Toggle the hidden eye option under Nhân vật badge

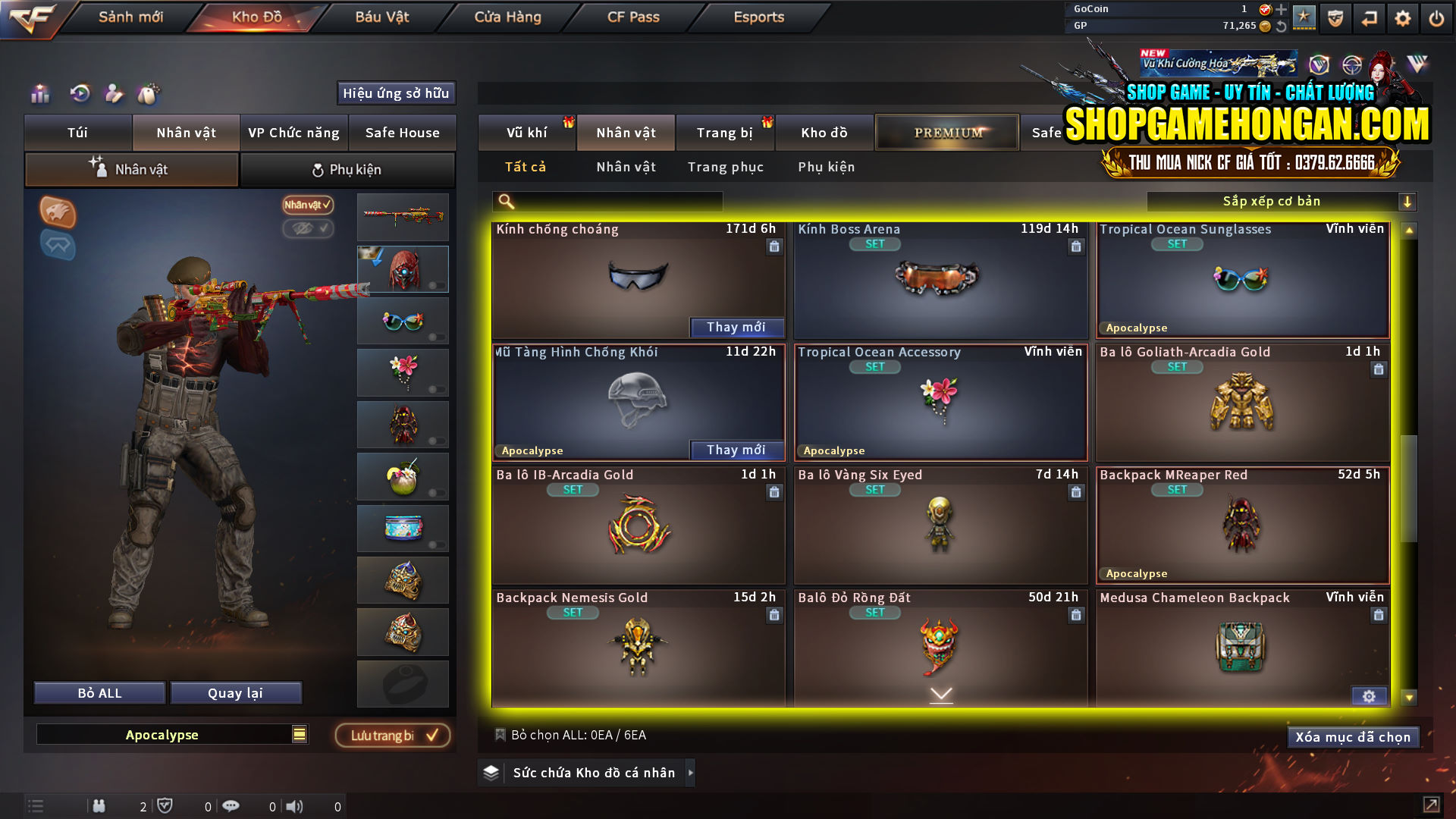click(309, 229)
